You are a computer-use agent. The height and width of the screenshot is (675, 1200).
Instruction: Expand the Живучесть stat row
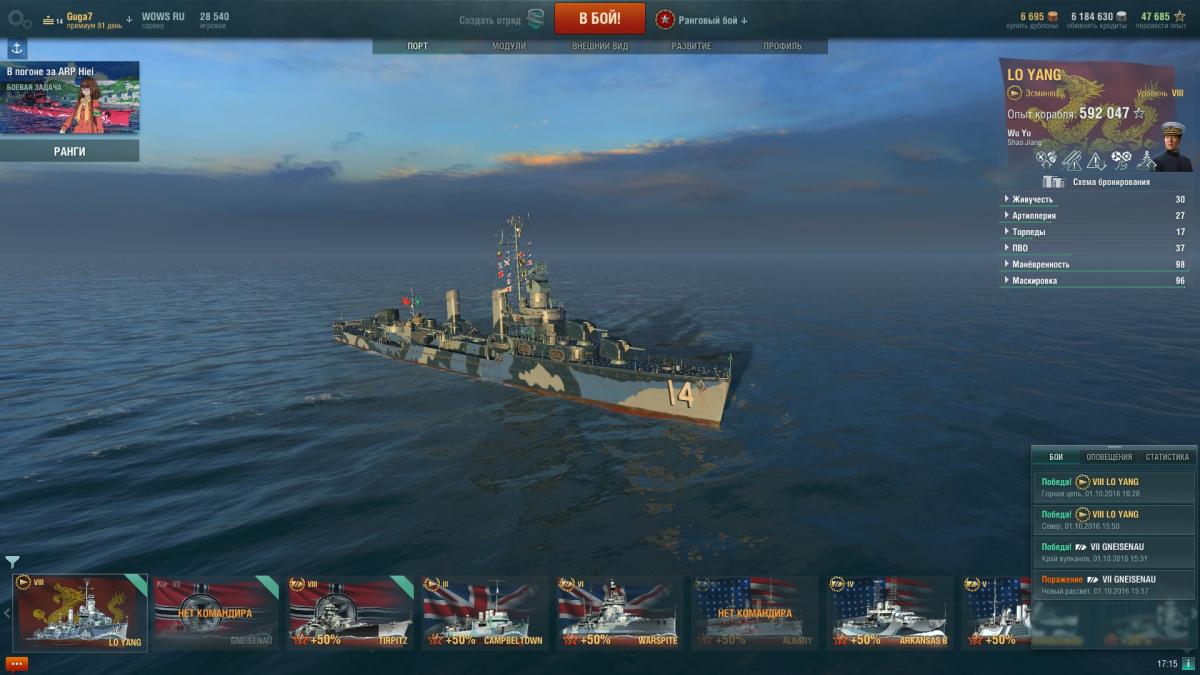(1097, 199)
